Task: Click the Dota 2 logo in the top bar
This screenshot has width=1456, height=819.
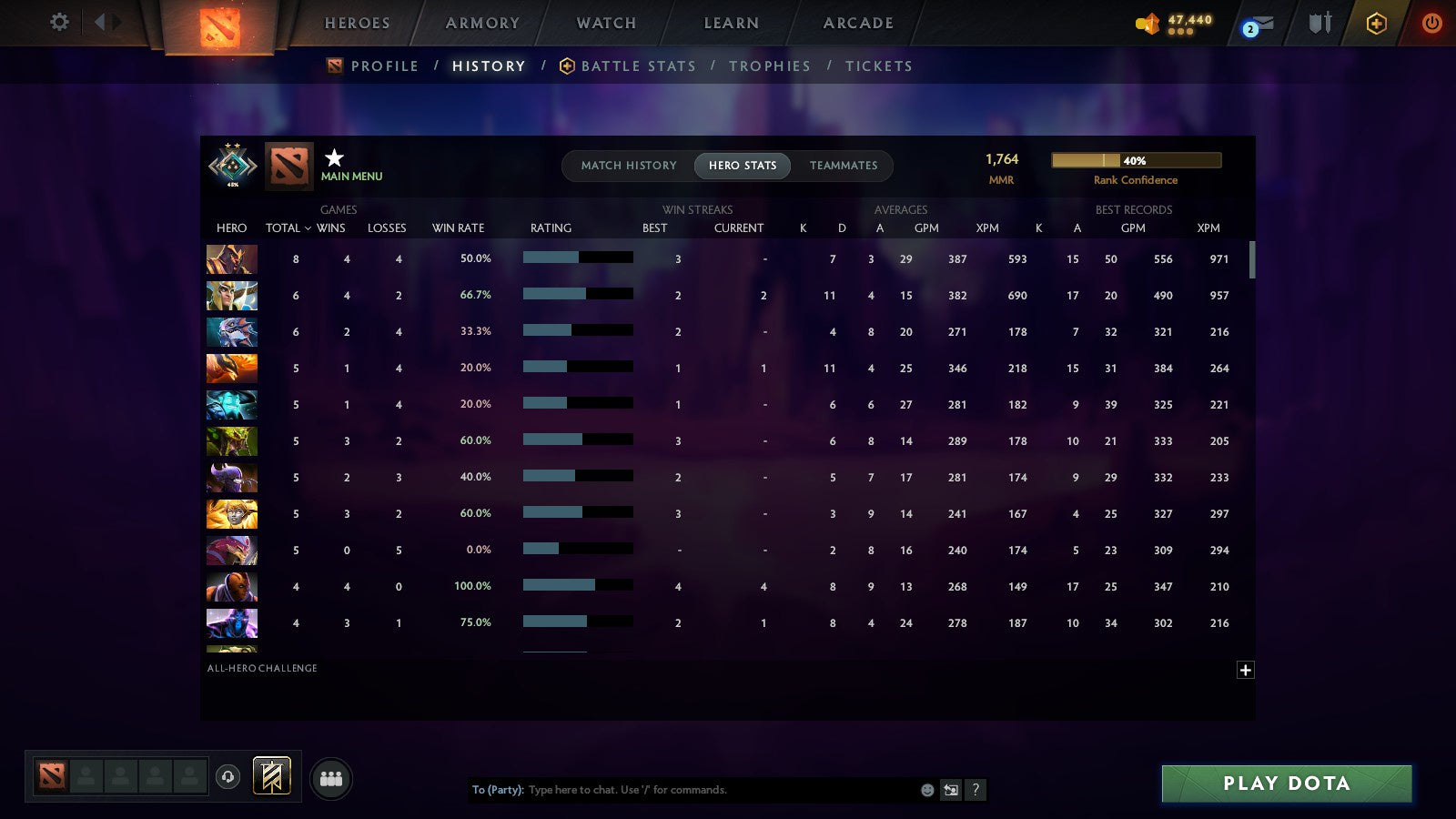Action: (217, 25)
